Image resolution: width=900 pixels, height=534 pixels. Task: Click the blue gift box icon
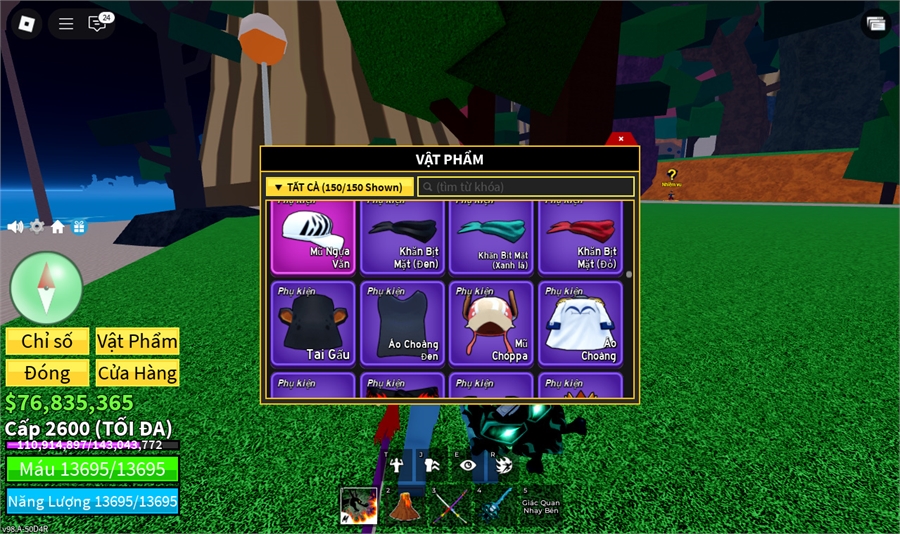[79, 227]
